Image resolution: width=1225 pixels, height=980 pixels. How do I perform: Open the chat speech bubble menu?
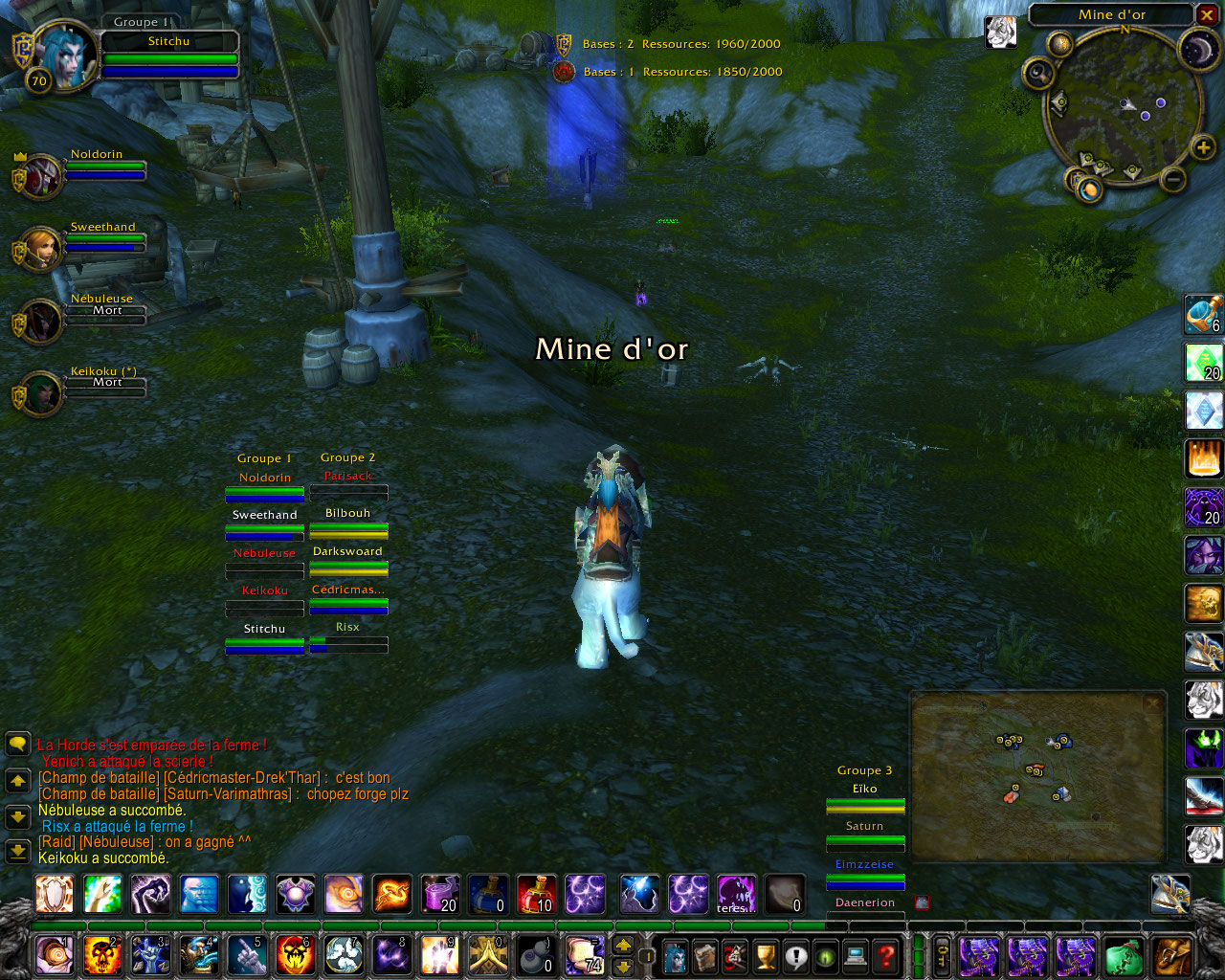point(18,745)
